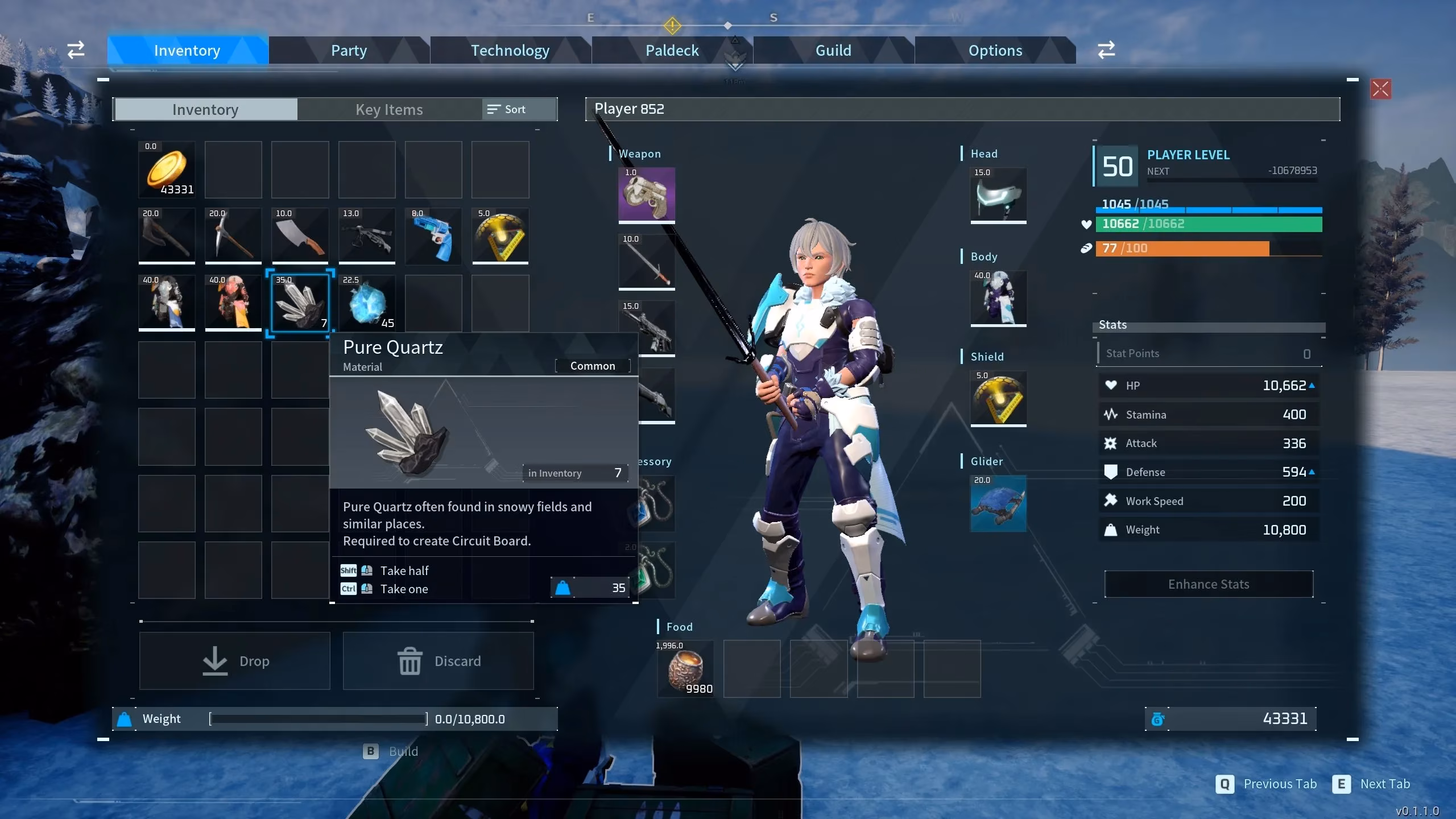Select the meat cleaver item

pyautogui.click(x=300, y=235)
